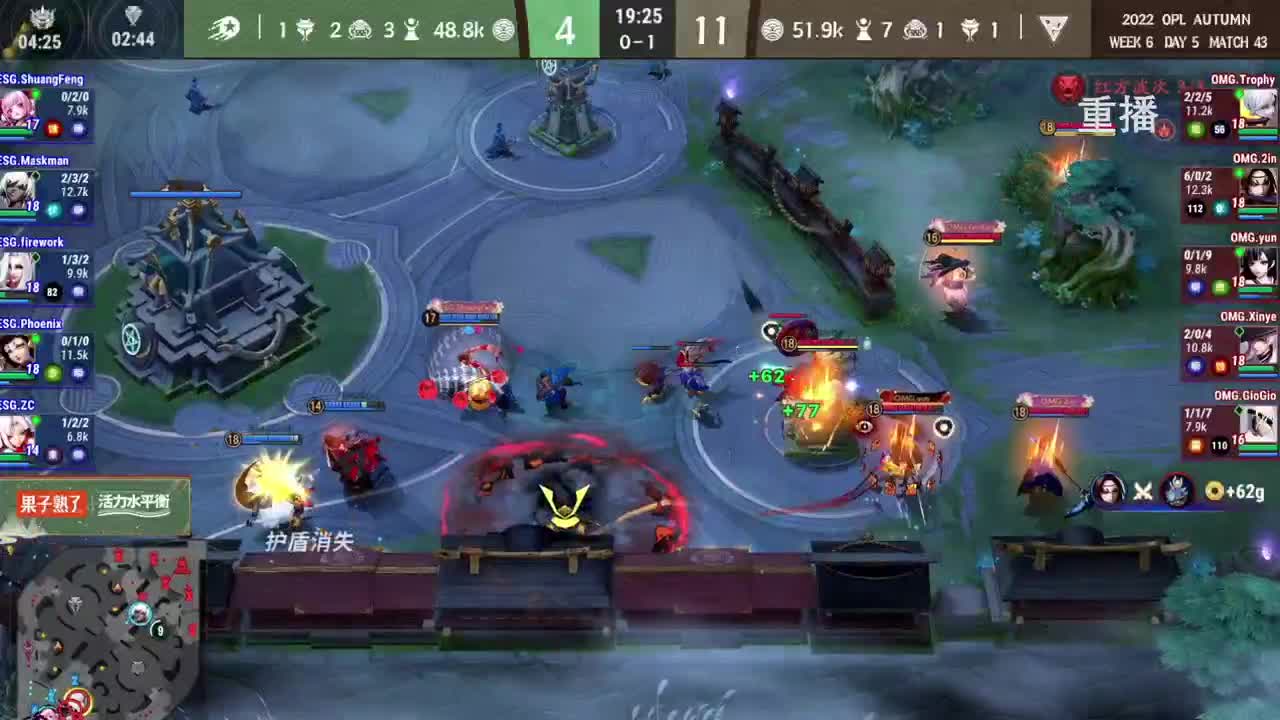Click the tower icon beside OMG's count of 7
This screenshot has height=720, width=1280.
click(x=864, y=30)
